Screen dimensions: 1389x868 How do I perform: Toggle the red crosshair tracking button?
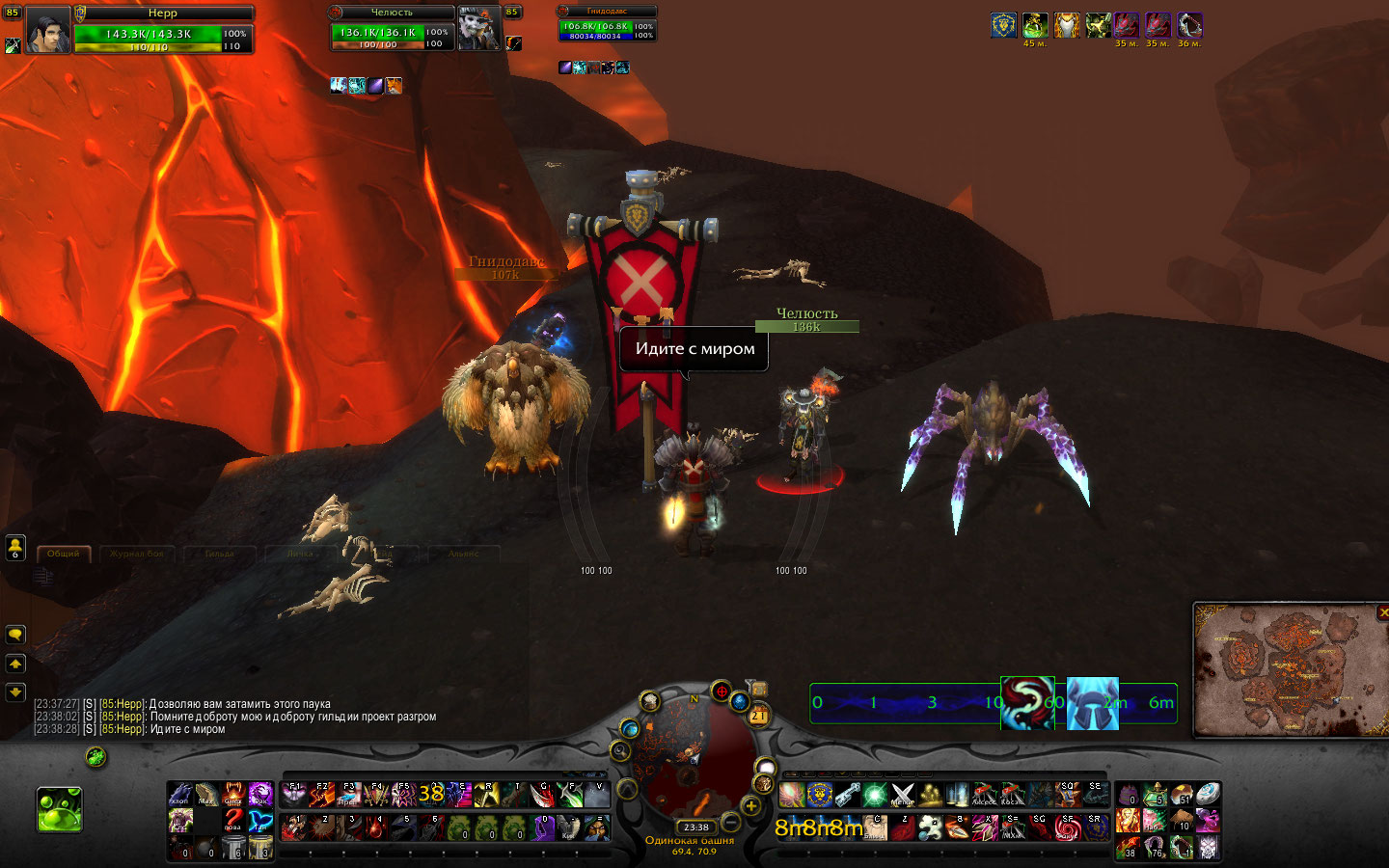721,692
